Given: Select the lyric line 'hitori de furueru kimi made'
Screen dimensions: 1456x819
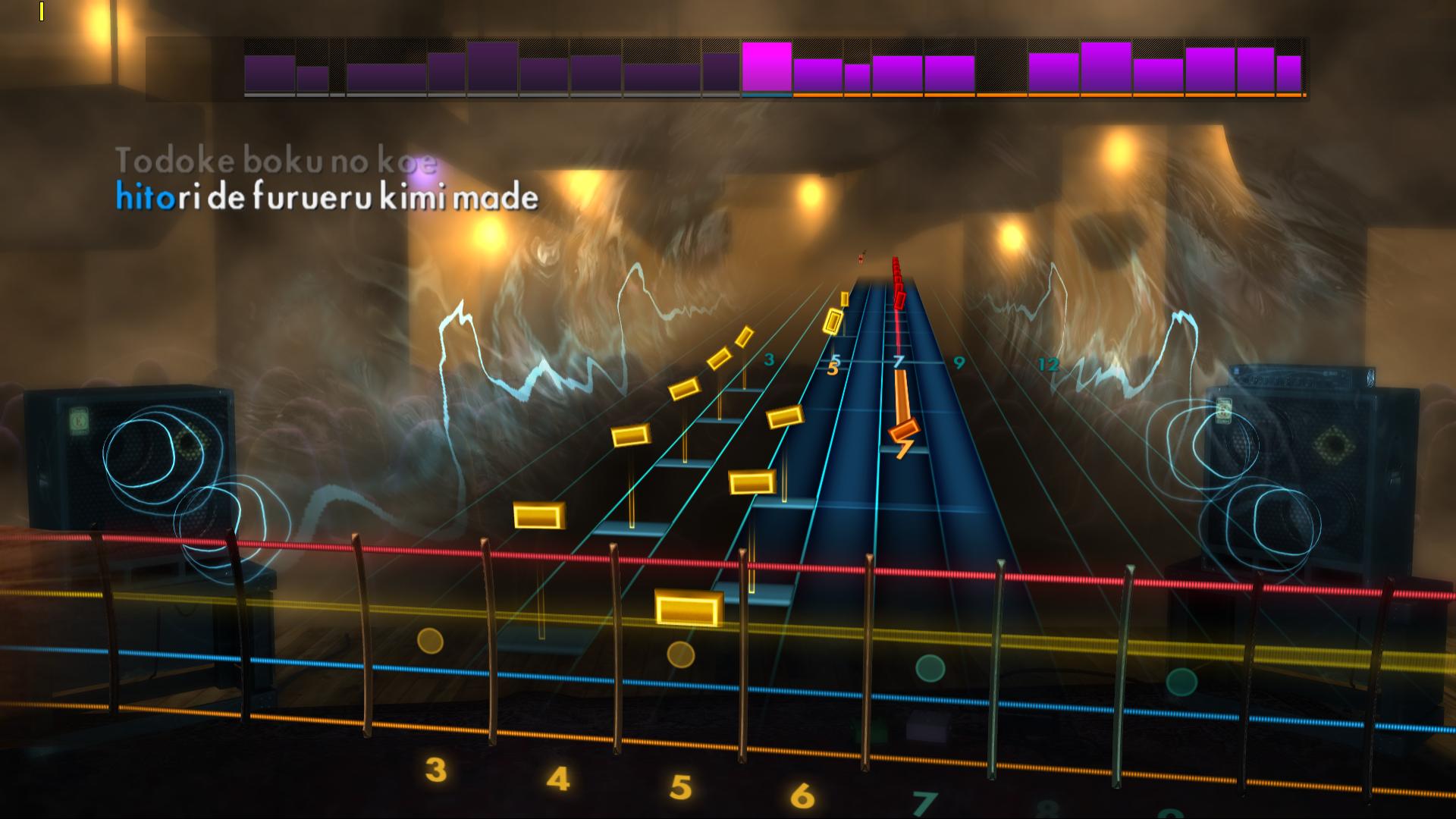Looking at the screenshot, I should click(326, 197).
